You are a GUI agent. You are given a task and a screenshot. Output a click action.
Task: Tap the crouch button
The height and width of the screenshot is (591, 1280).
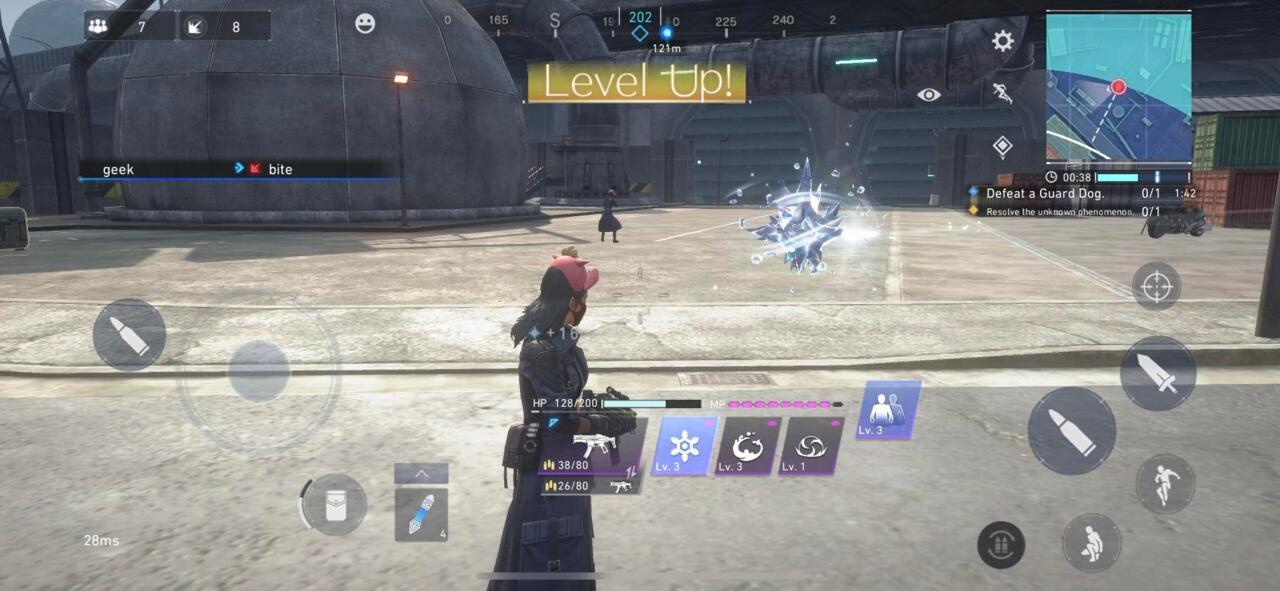(x=1091, y=544)
